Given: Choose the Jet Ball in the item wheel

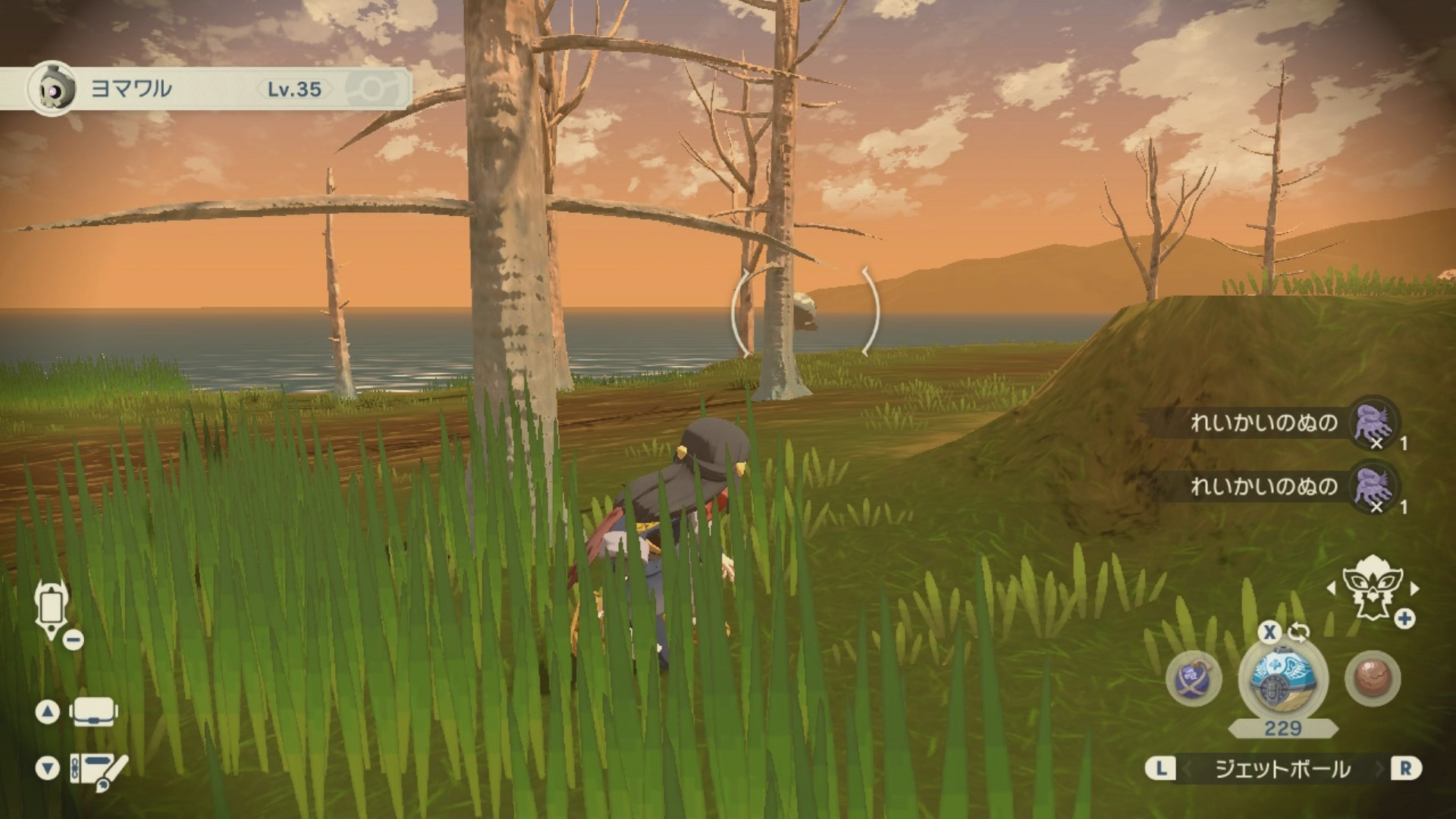Looking at the screenshot, I should (x=1283, y=677).
